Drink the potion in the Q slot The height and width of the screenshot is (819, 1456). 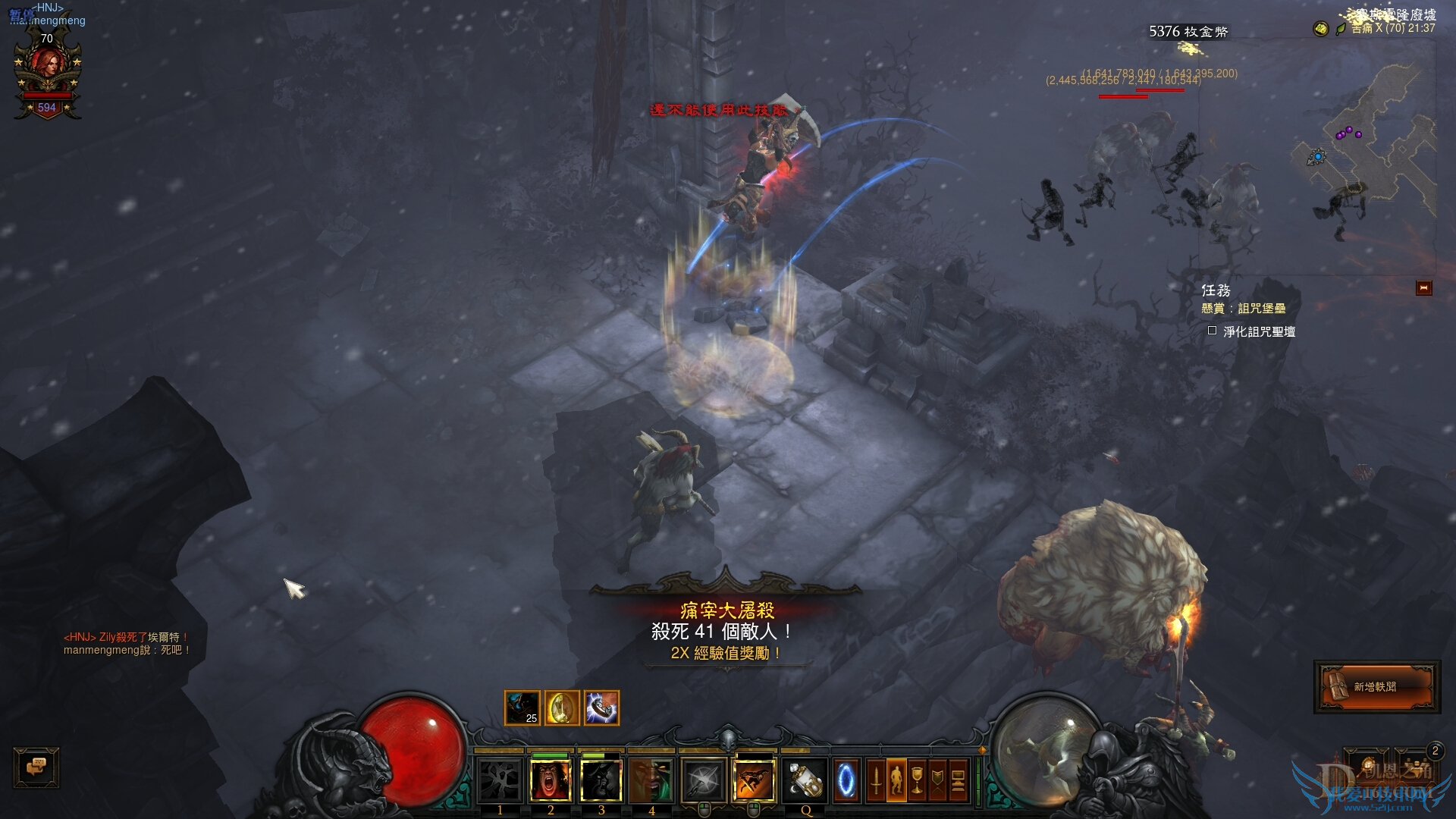point(805,780)
